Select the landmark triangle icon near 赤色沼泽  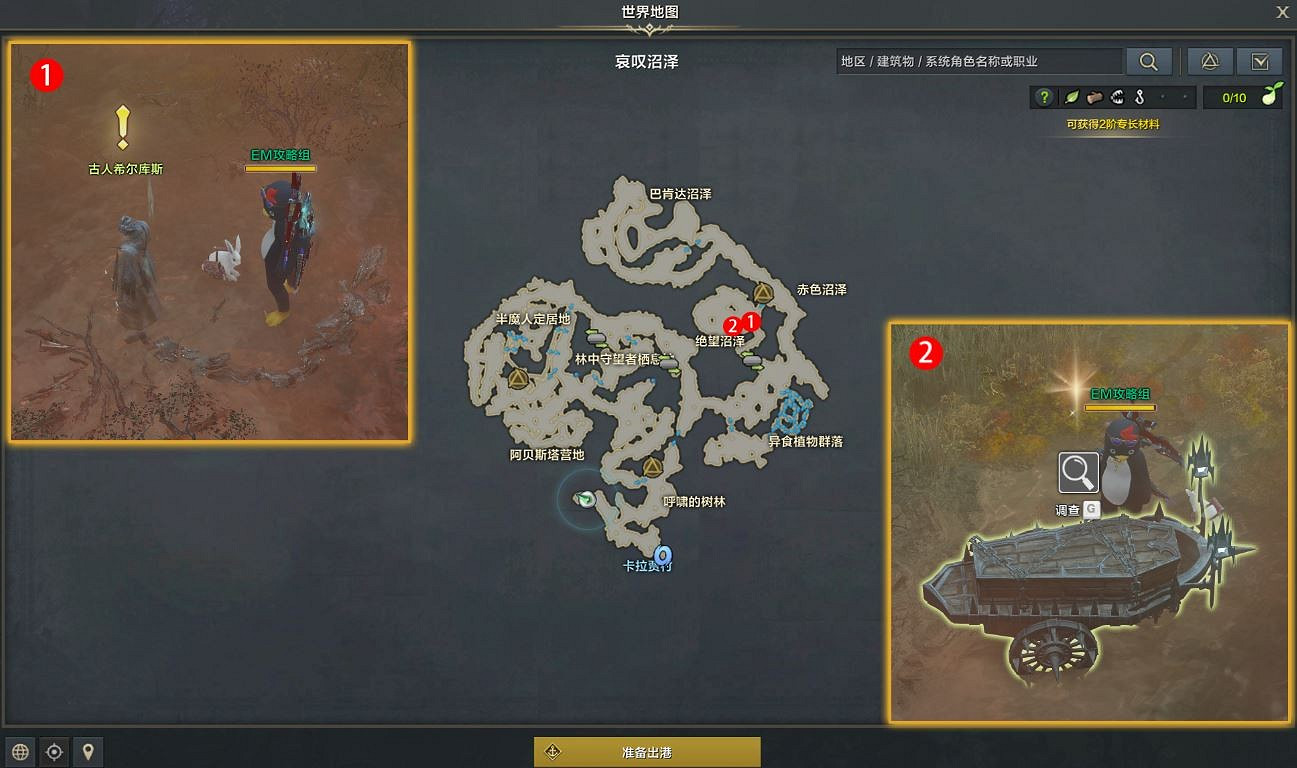[x=761, y=292]
